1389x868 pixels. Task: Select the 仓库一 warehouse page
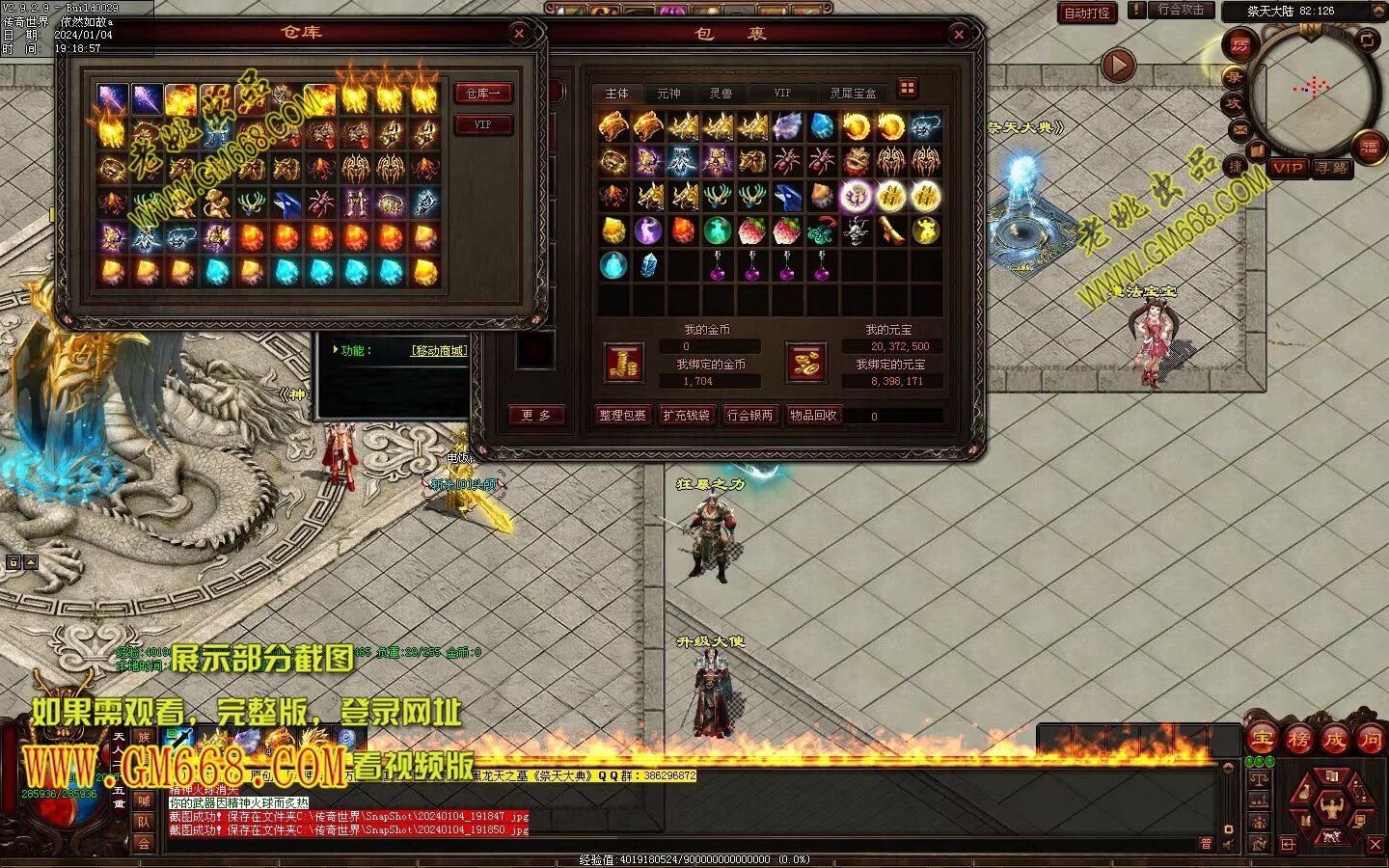[483, 94]
